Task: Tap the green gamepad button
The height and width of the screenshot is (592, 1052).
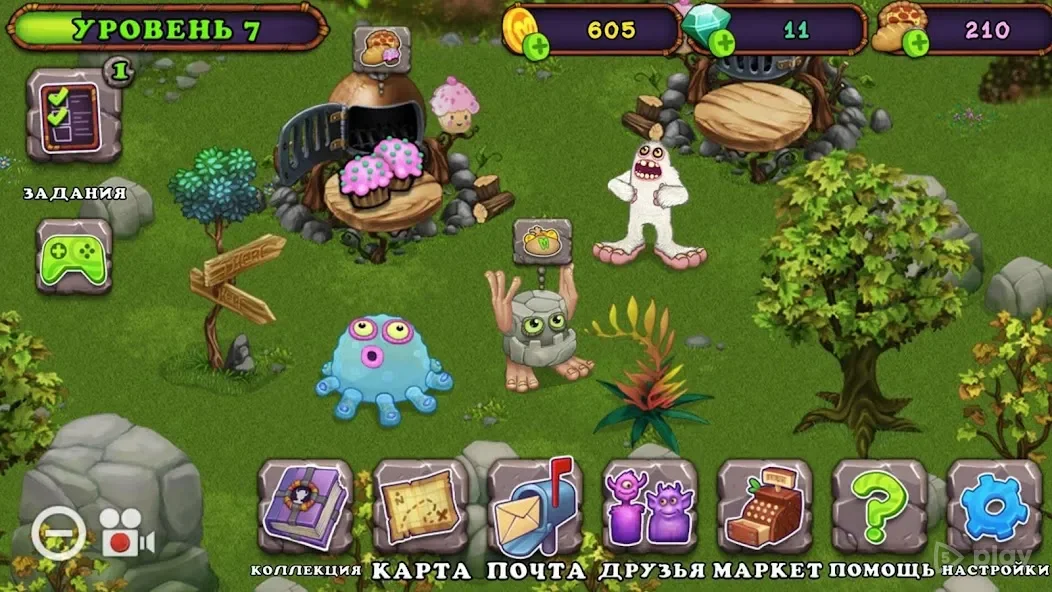Action: [73, 255]
